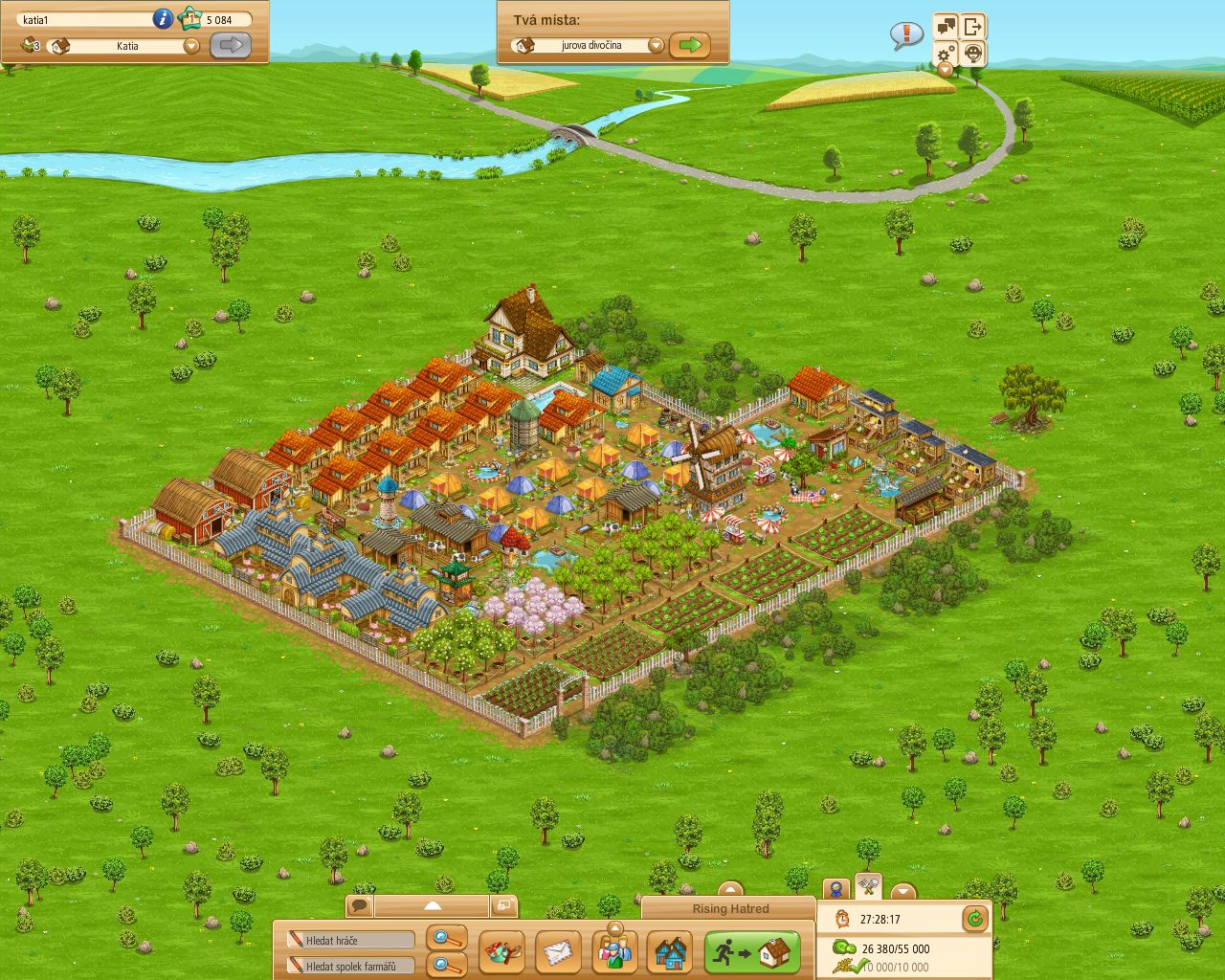This screenshot has width=1225, height=980.
Task: Open the gift shop flower icon
Action: (x=501, y=950)
